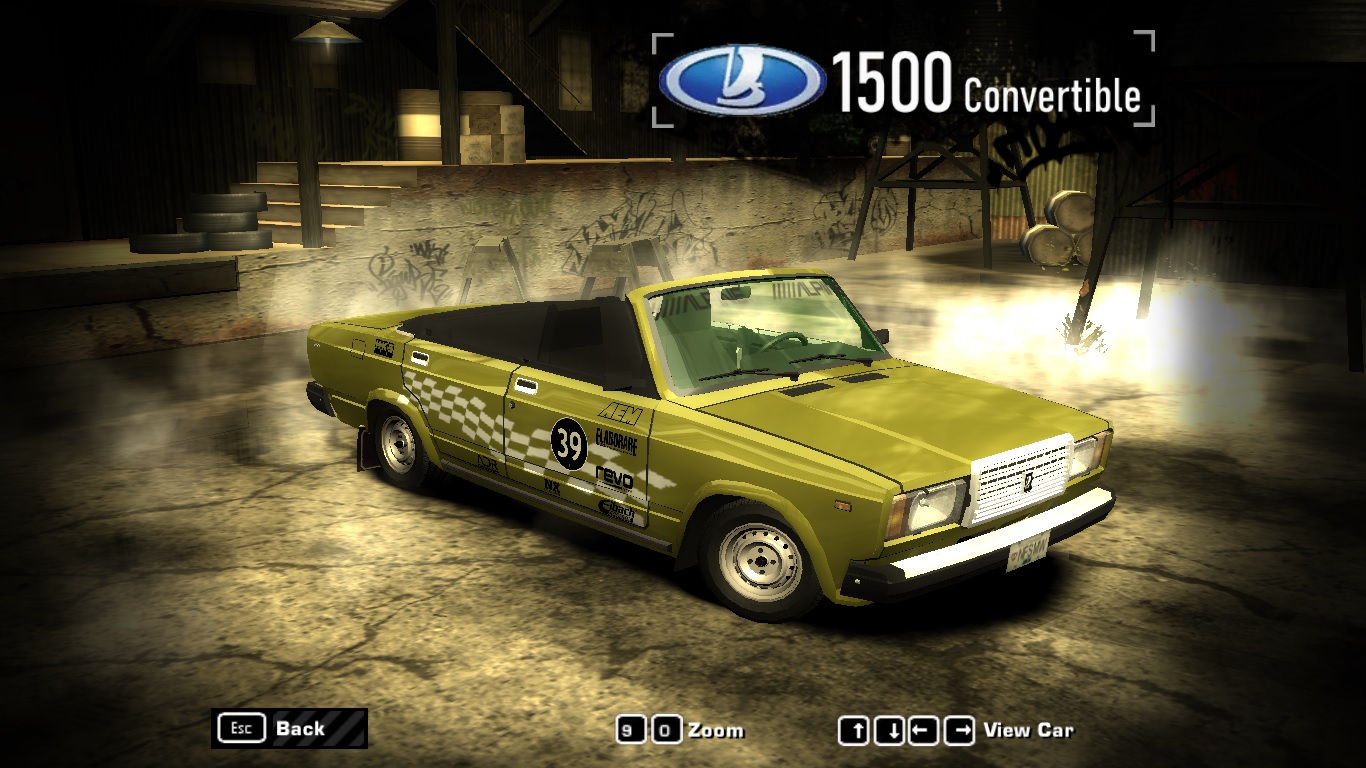Click the View Car label
The width and height of the screenshot is (1366, 768).
point(1029,730)
